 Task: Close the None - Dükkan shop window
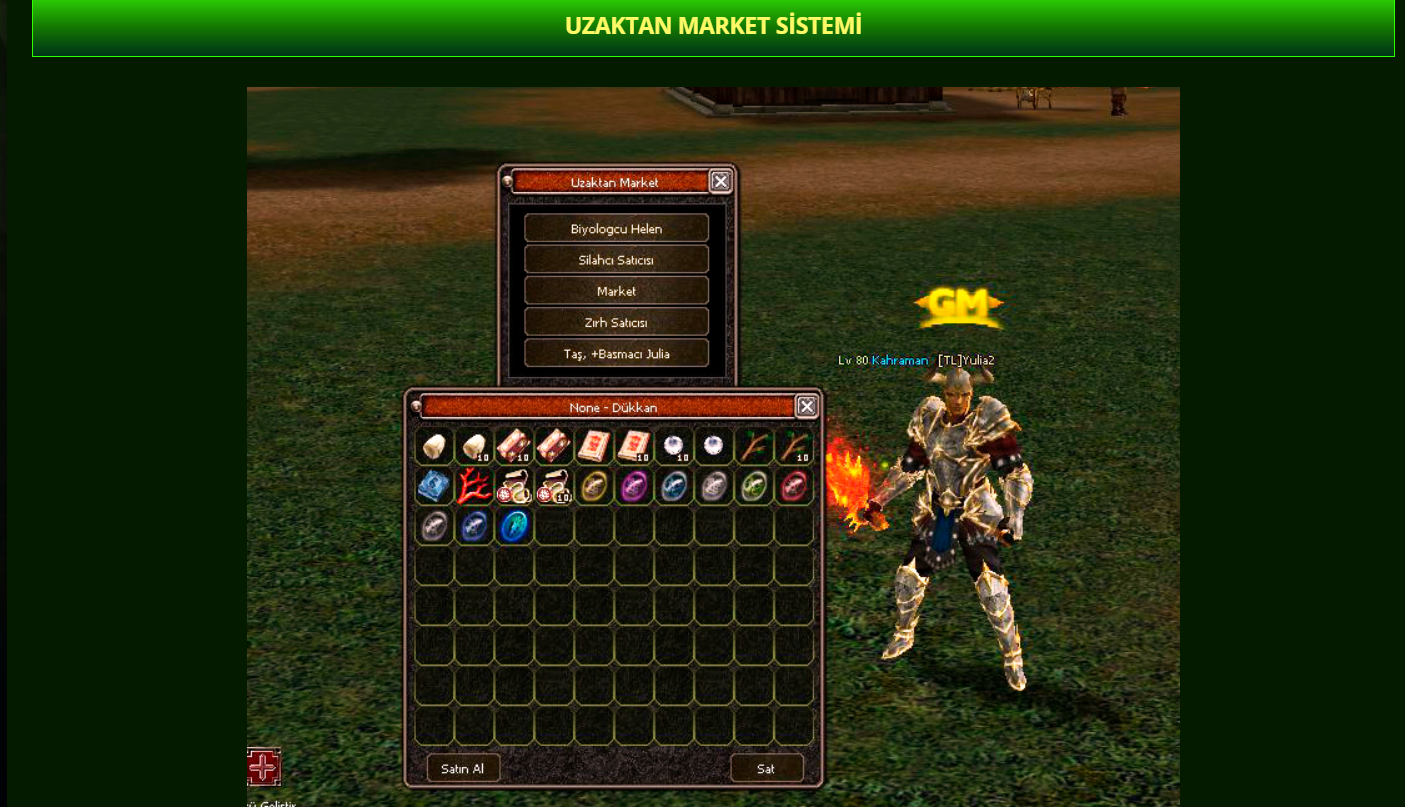pyautogui.click(x=806, y=406)
